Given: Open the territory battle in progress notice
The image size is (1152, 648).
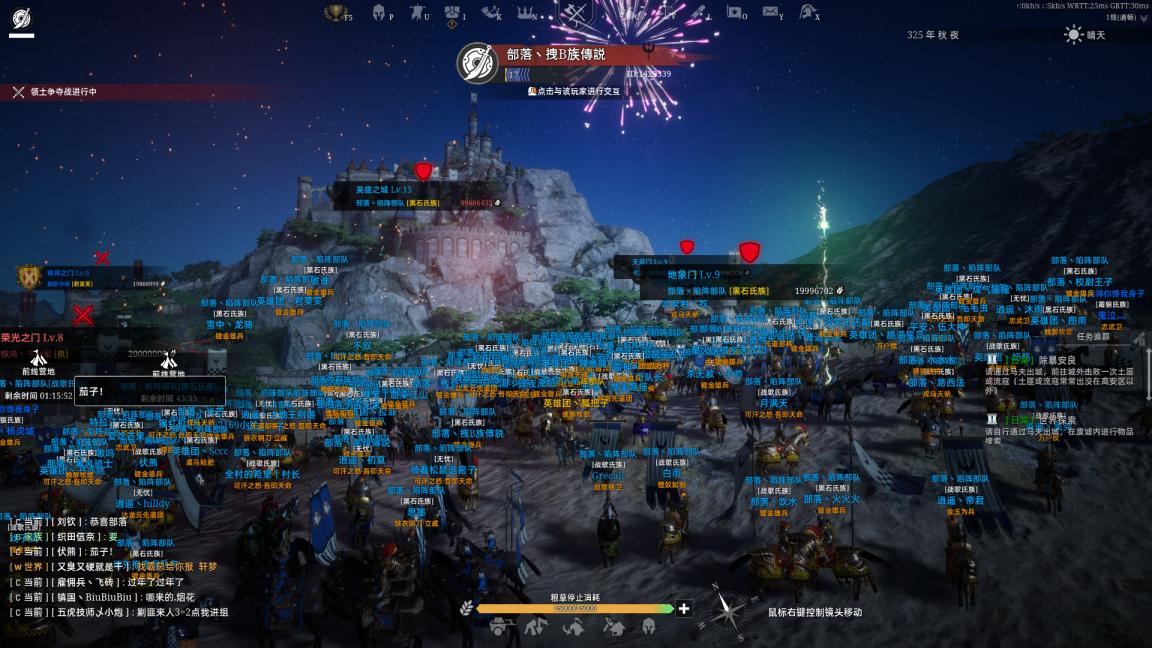Looking at the screenshot, I should pyautogui.click(x=57, y=92).
